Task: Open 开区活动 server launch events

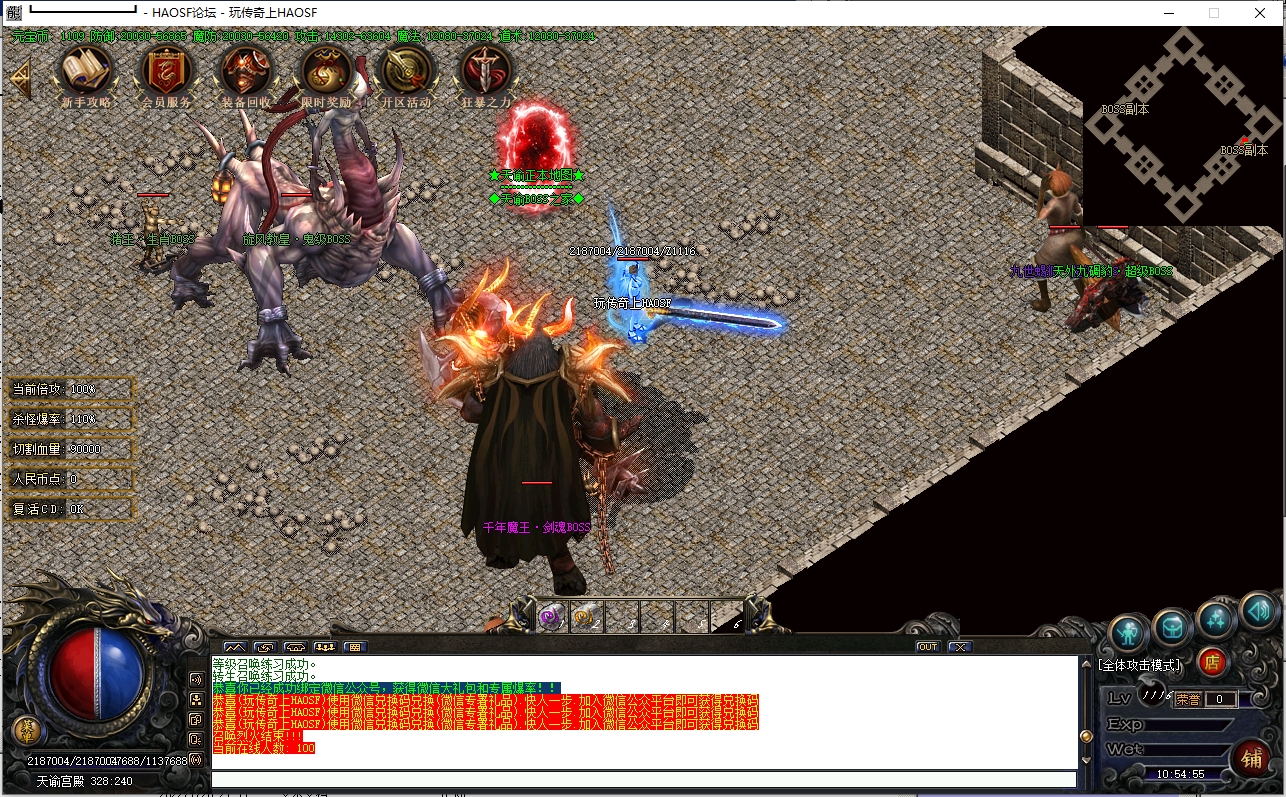Action: point(406,70)
